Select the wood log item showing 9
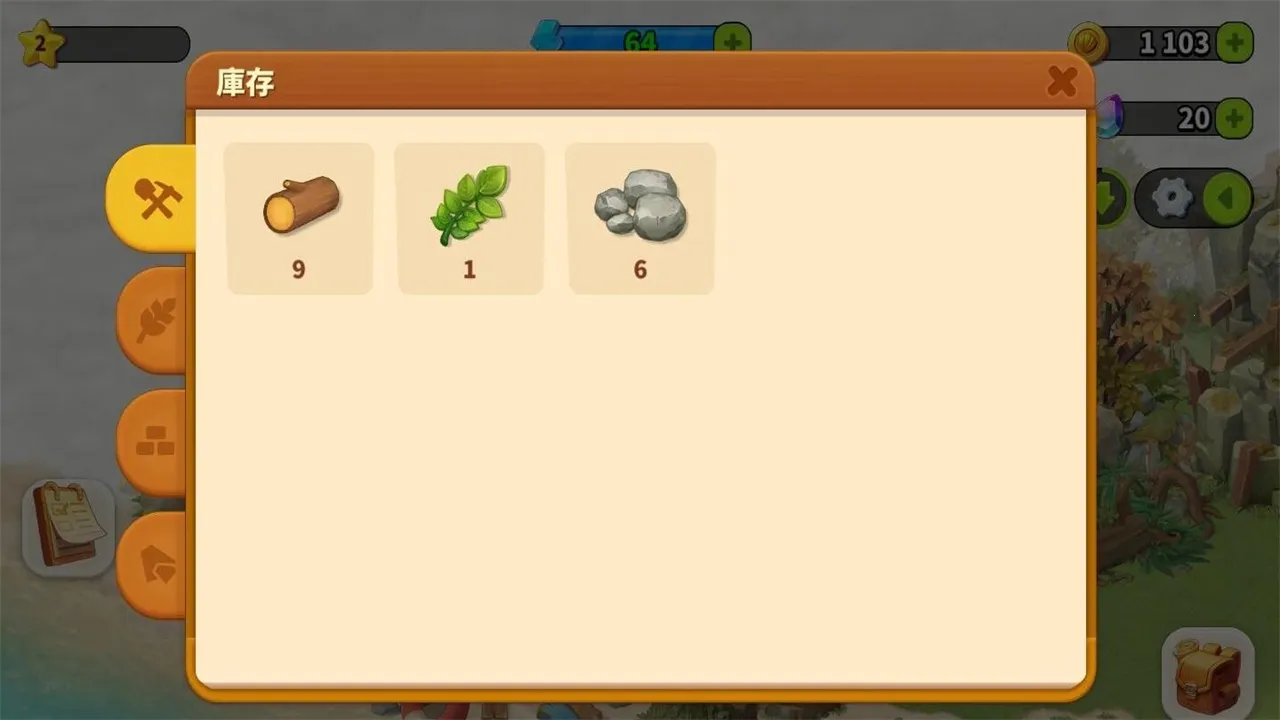This screenshot has width=1280, height=720. coord(299,217)
